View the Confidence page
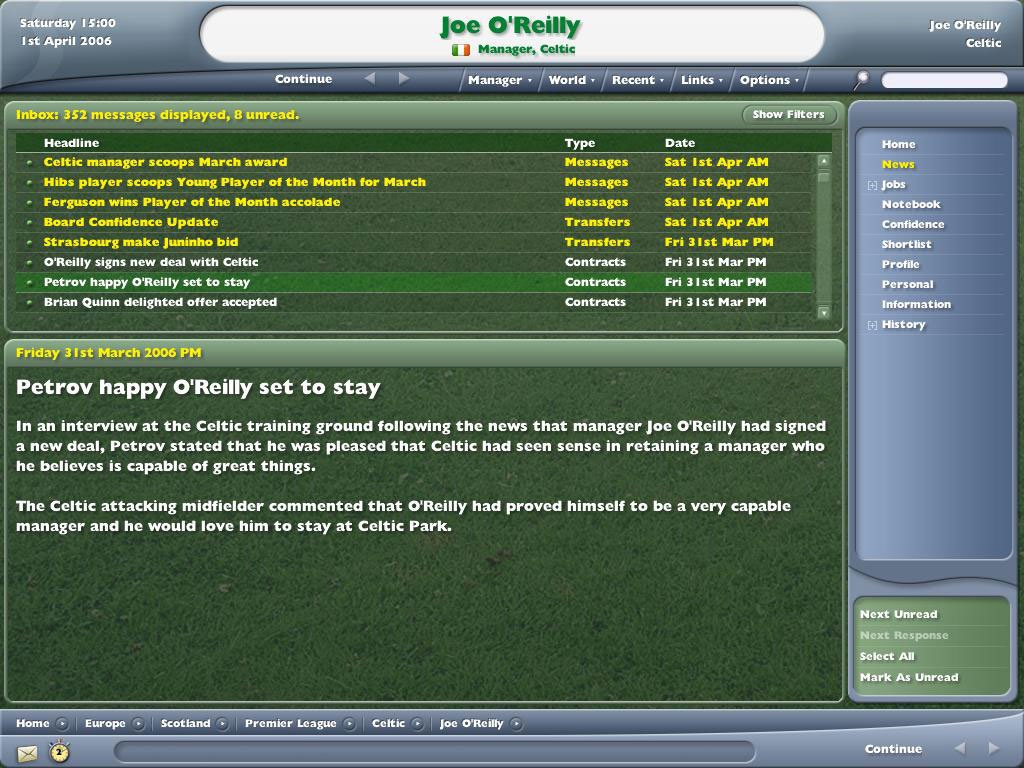 click(912, 224)
